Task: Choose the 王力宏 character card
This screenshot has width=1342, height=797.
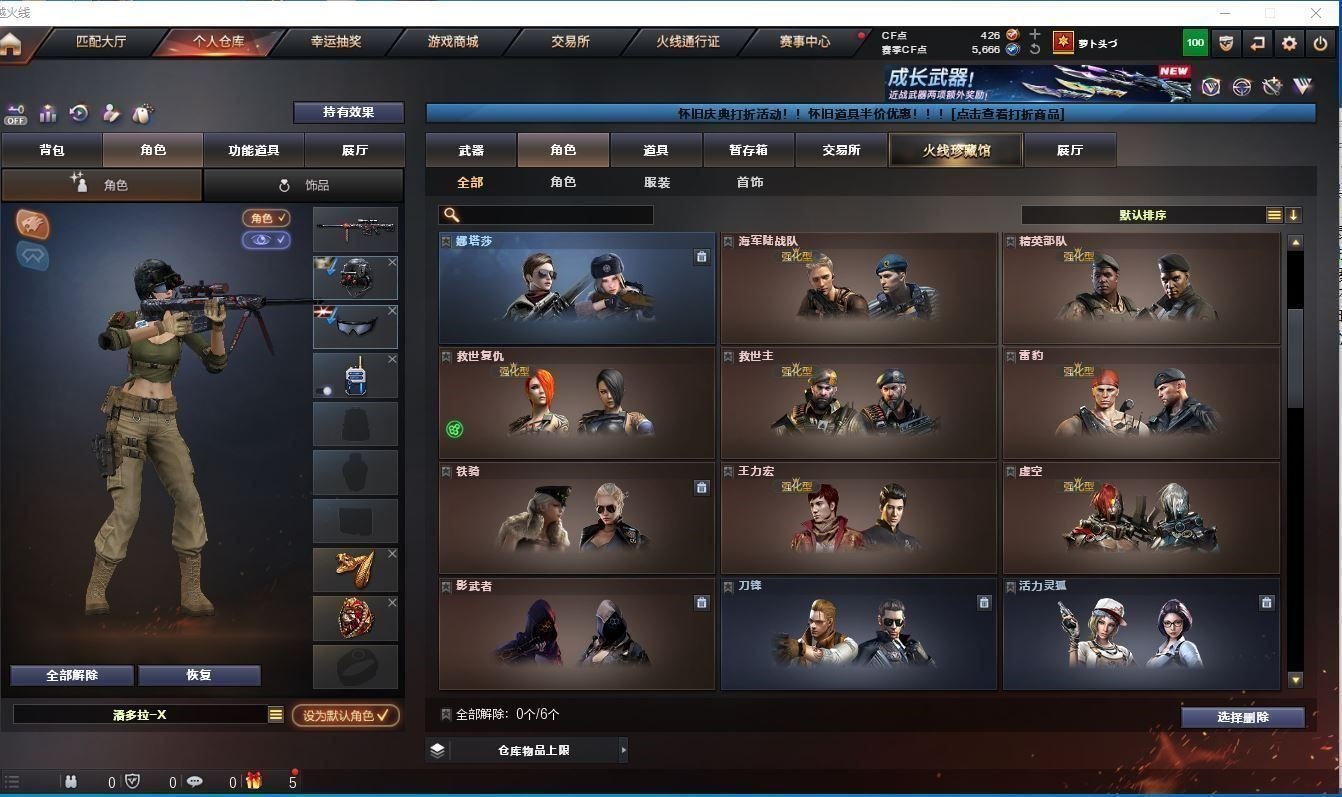Action: pos(858,518)
